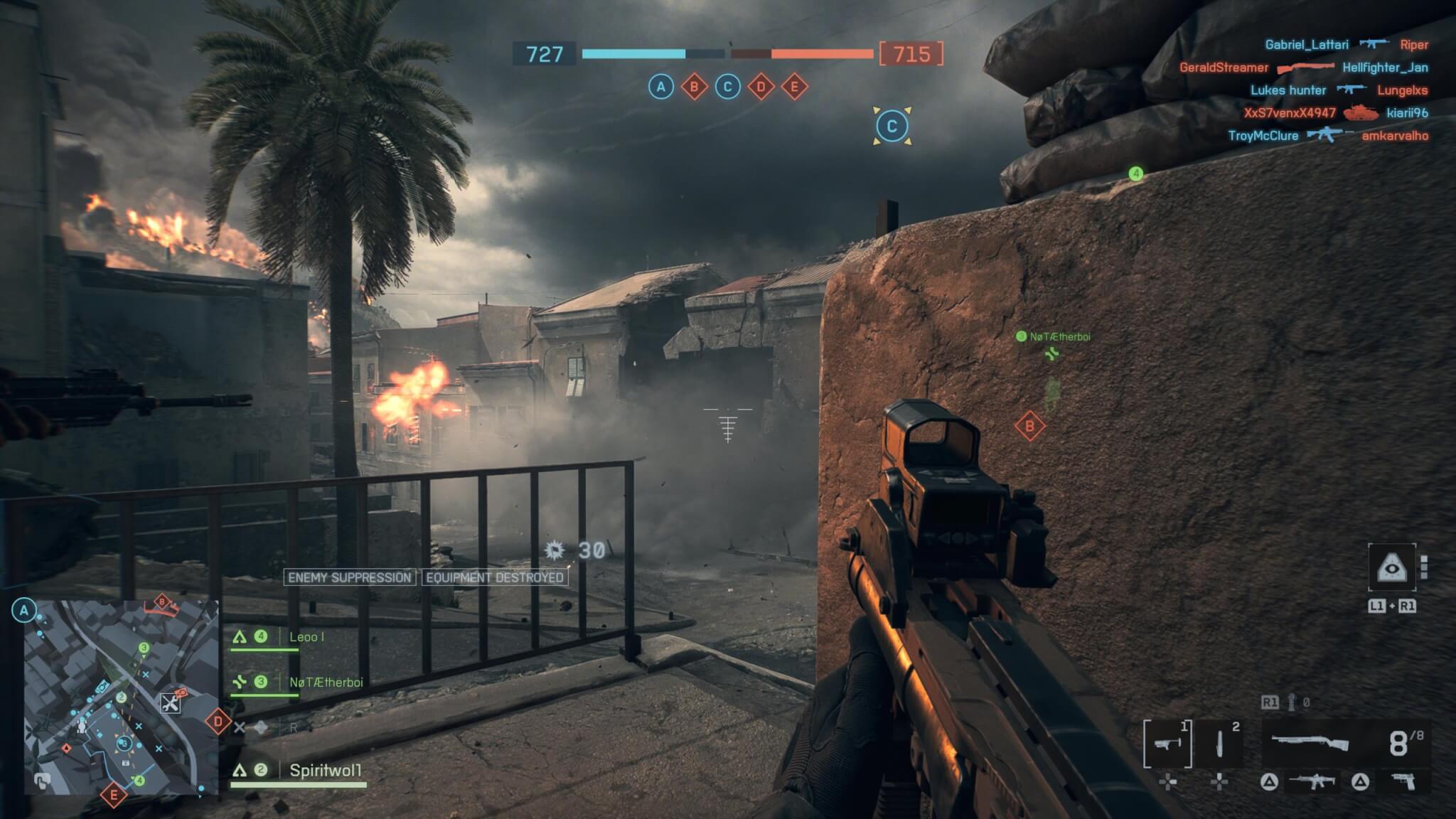Click the floating objective C marker with yellow corners
Image resolution: width=1456 pixels, height=819 pixels.
coord(892,127)
